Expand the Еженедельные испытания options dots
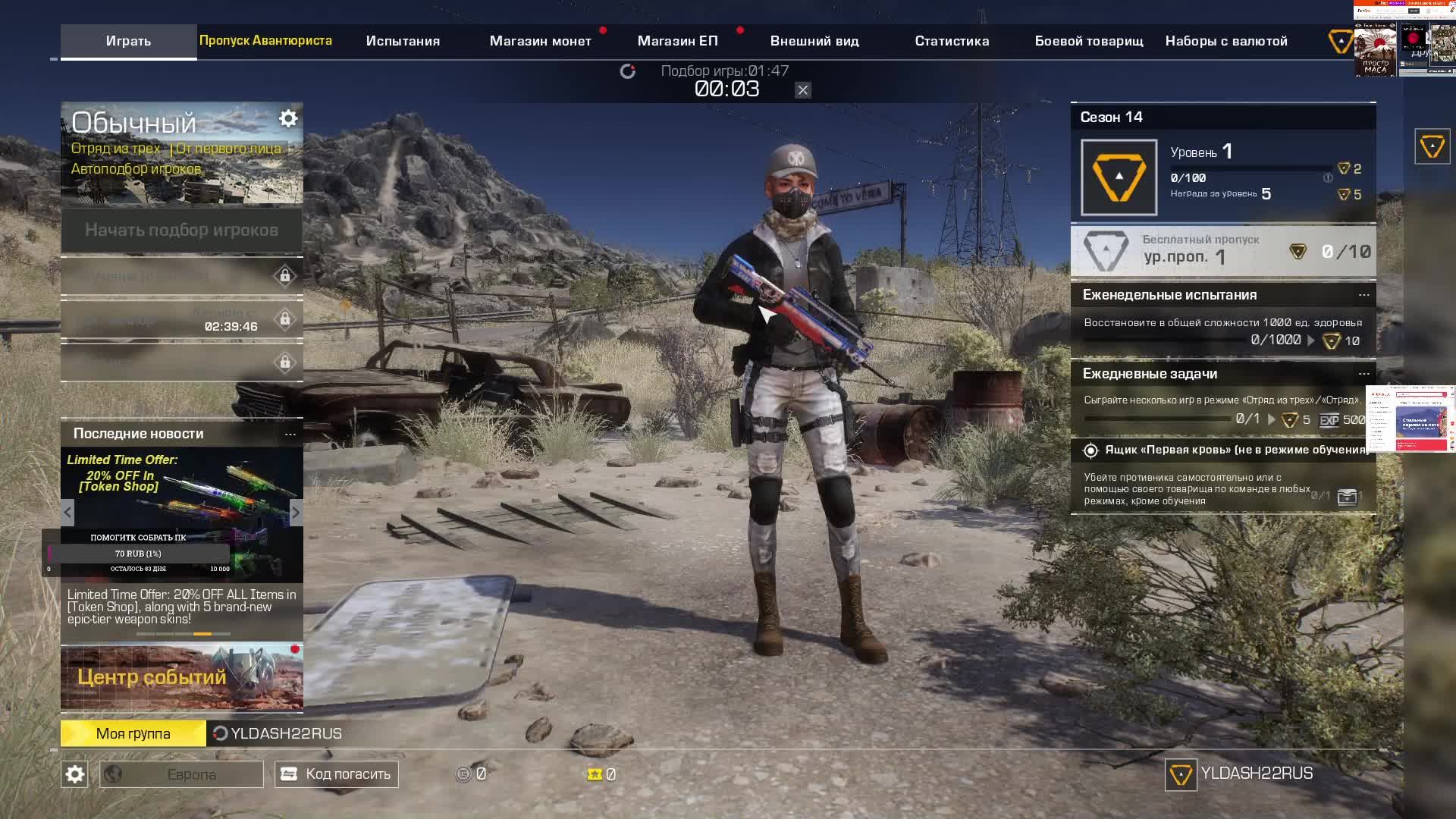 1363,295
